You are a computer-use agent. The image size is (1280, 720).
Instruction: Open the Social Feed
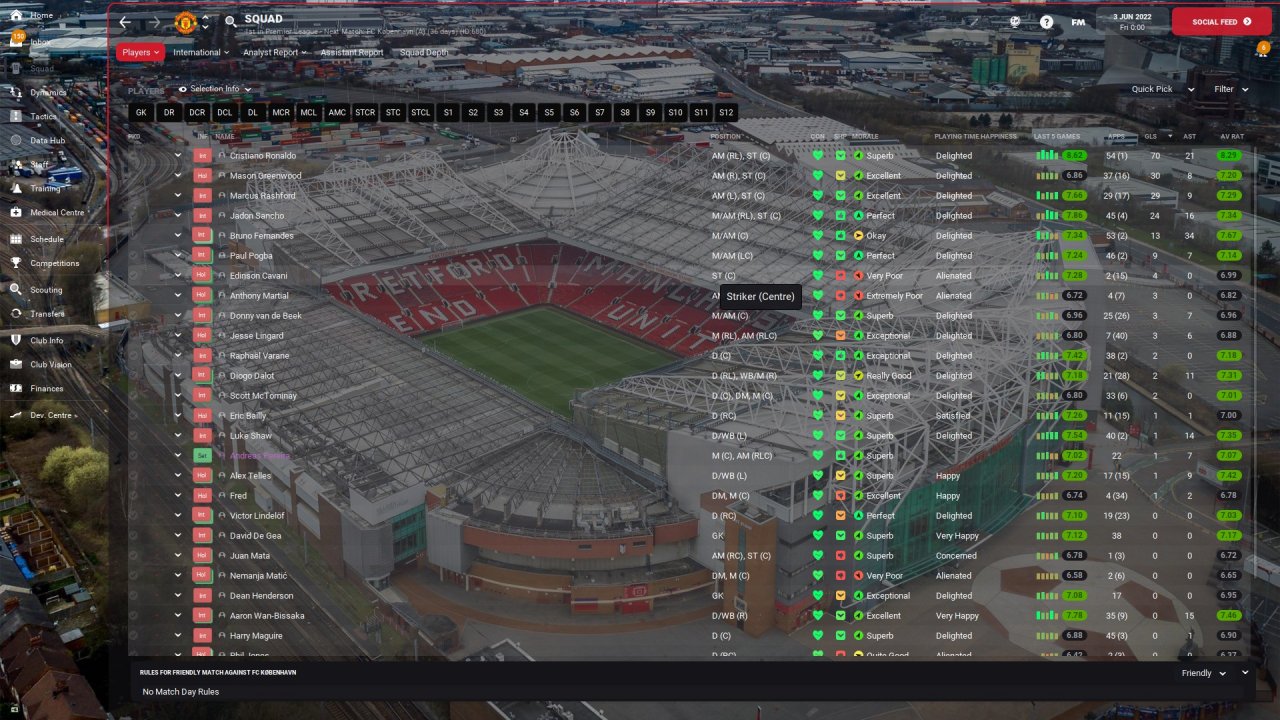pyautogui.click(x=1221, y=21)
